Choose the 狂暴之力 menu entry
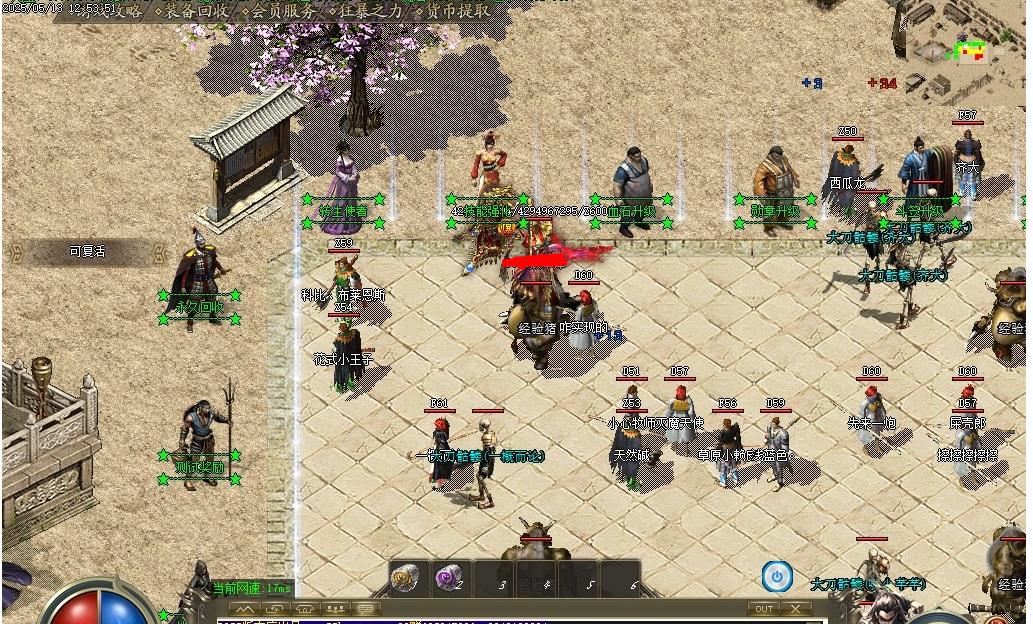This screenshot has width=1033, height=624. [x=372, y=11]
